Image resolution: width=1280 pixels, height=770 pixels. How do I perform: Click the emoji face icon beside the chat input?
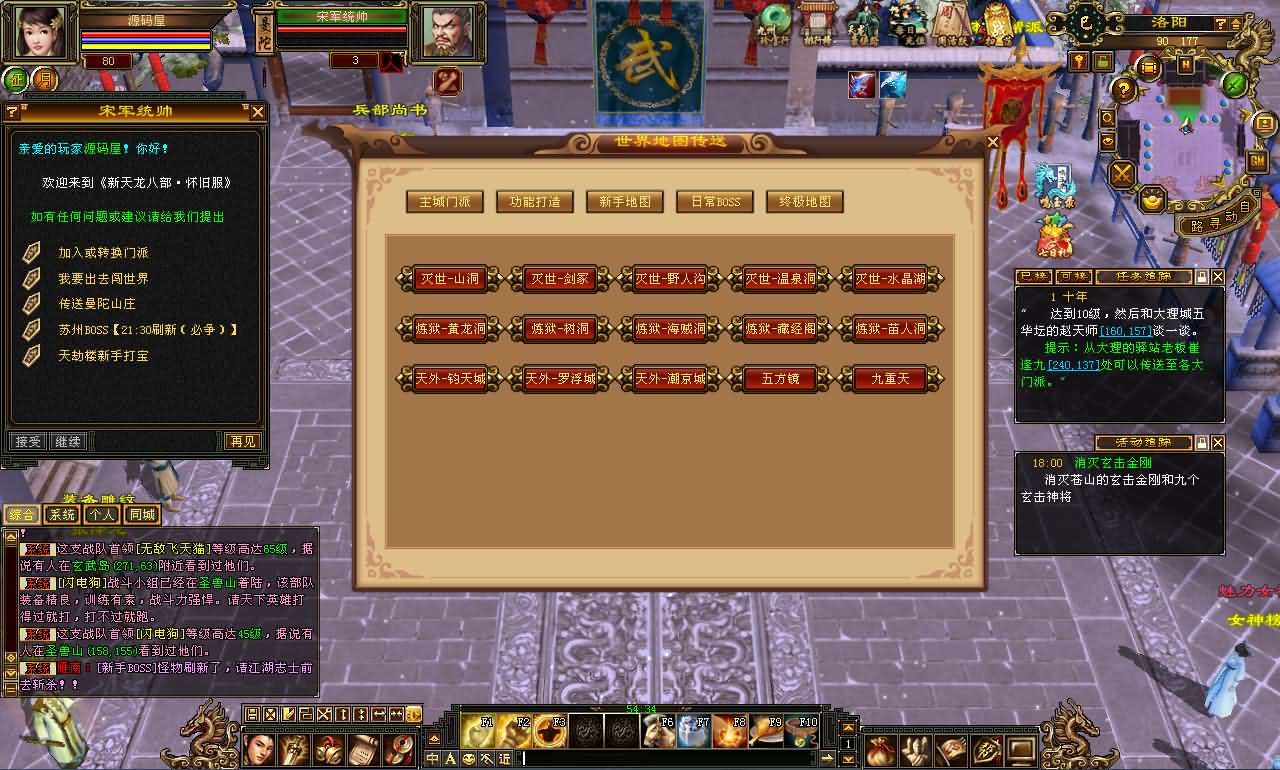click(x=467, y=758)
